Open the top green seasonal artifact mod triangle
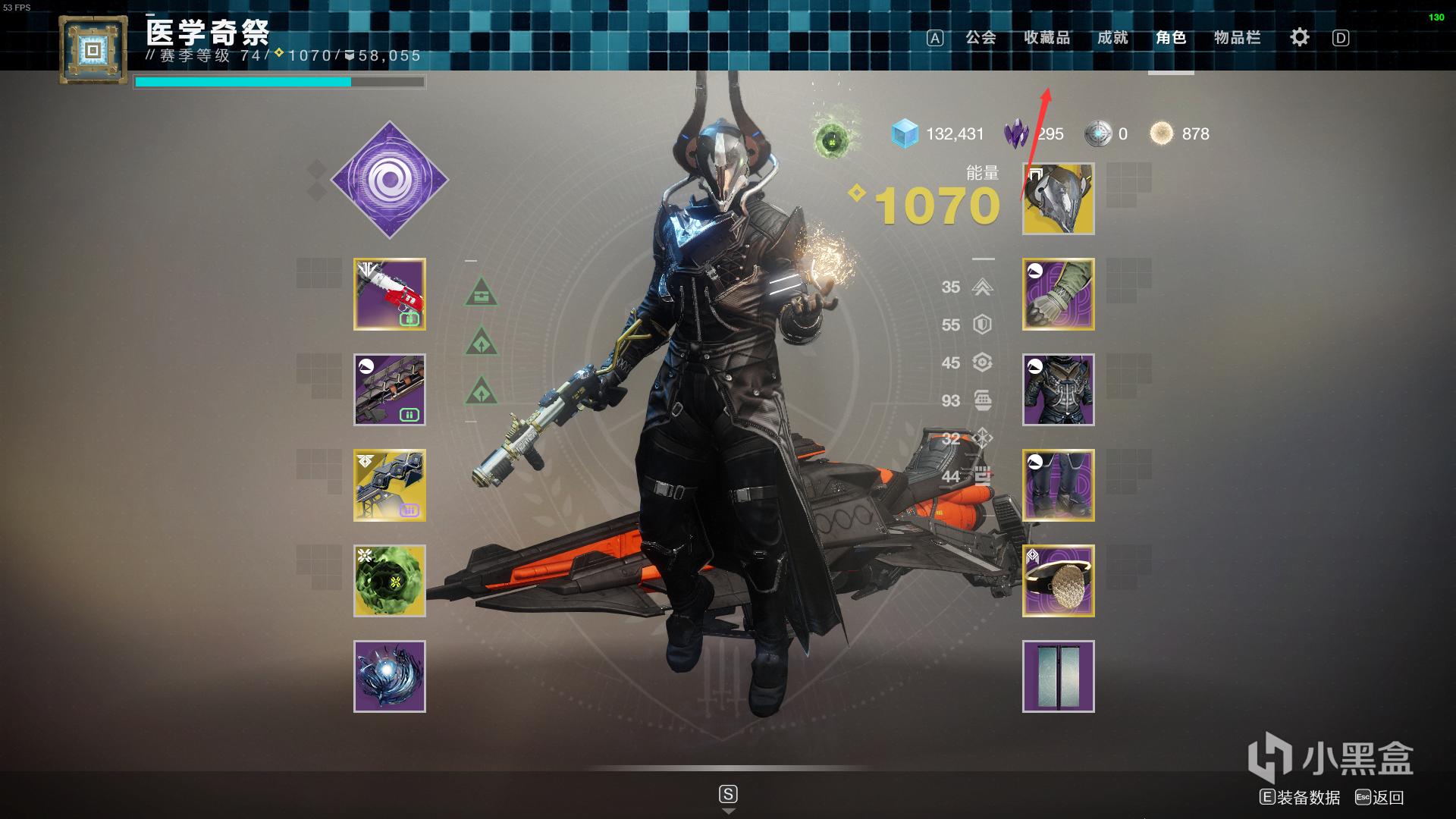 coord(482,293)
